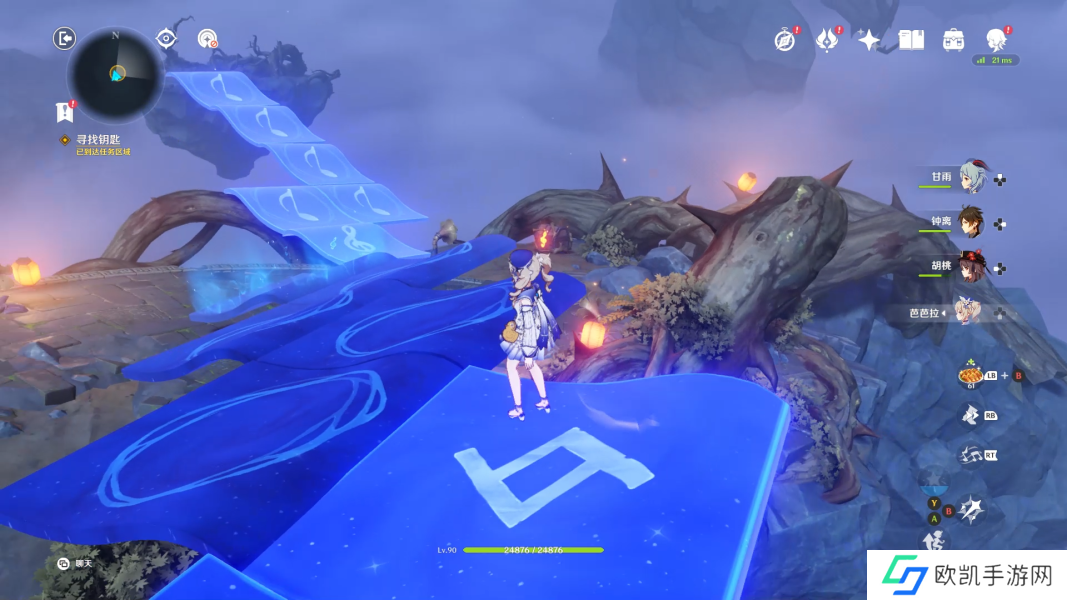Screen dimensions: 1067x600
Task: Click the co-op disabled indicator icon
Action: 207,39
